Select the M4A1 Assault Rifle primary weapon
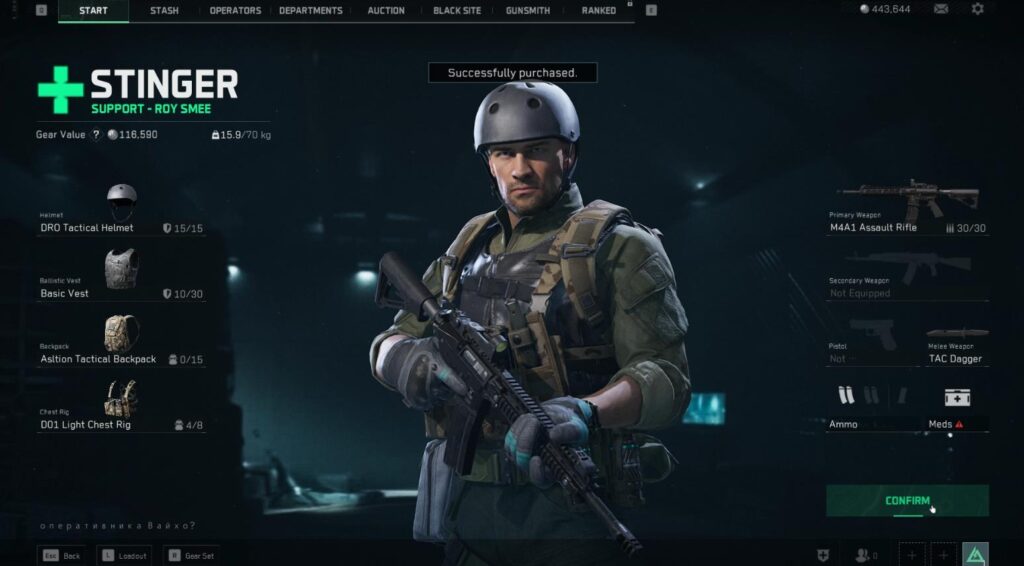Screen dimensions: 1024x566 pos(907,208)
